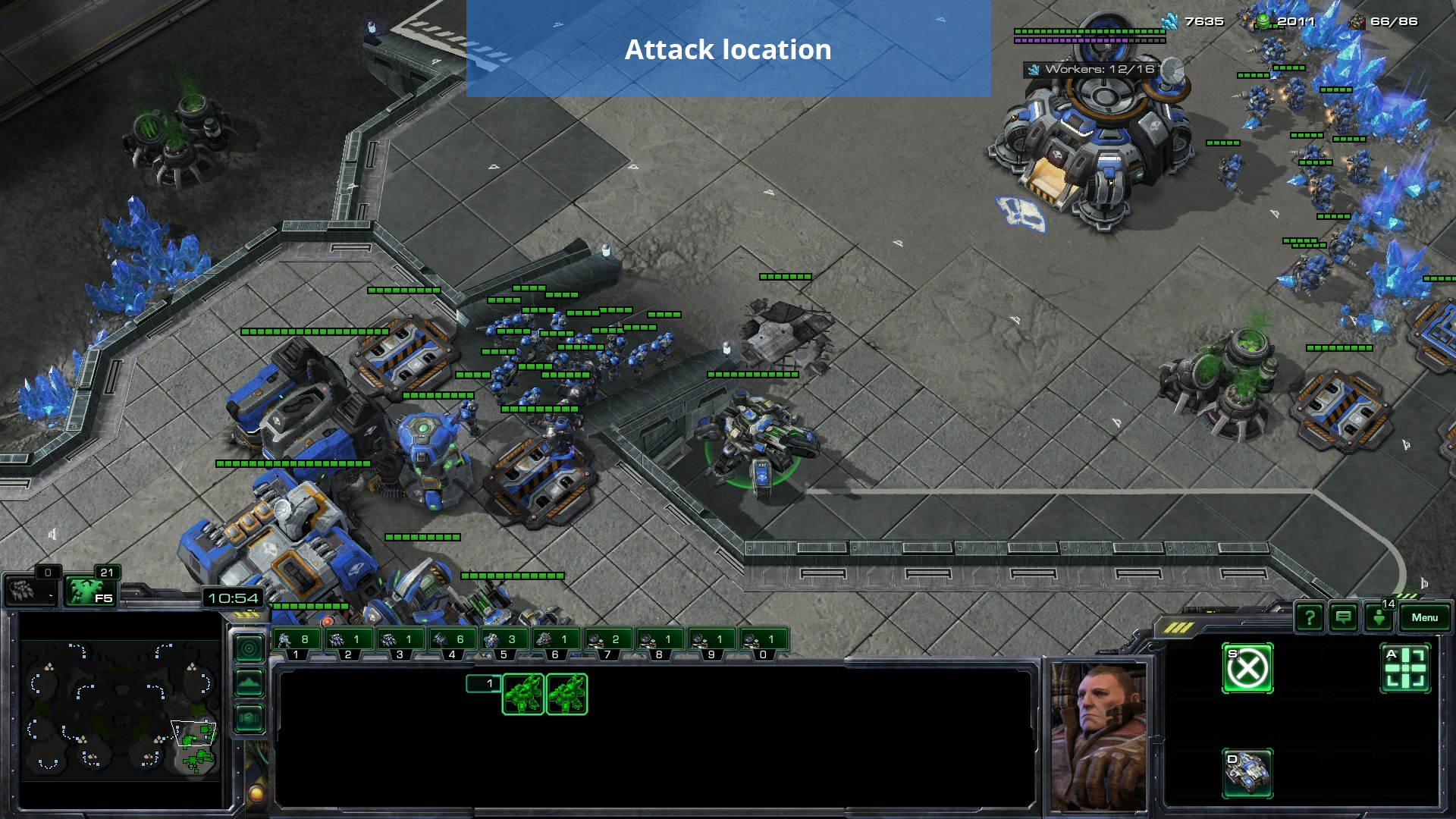Activate the Stop command
1456x819 pixels.
coord(1247,669)
